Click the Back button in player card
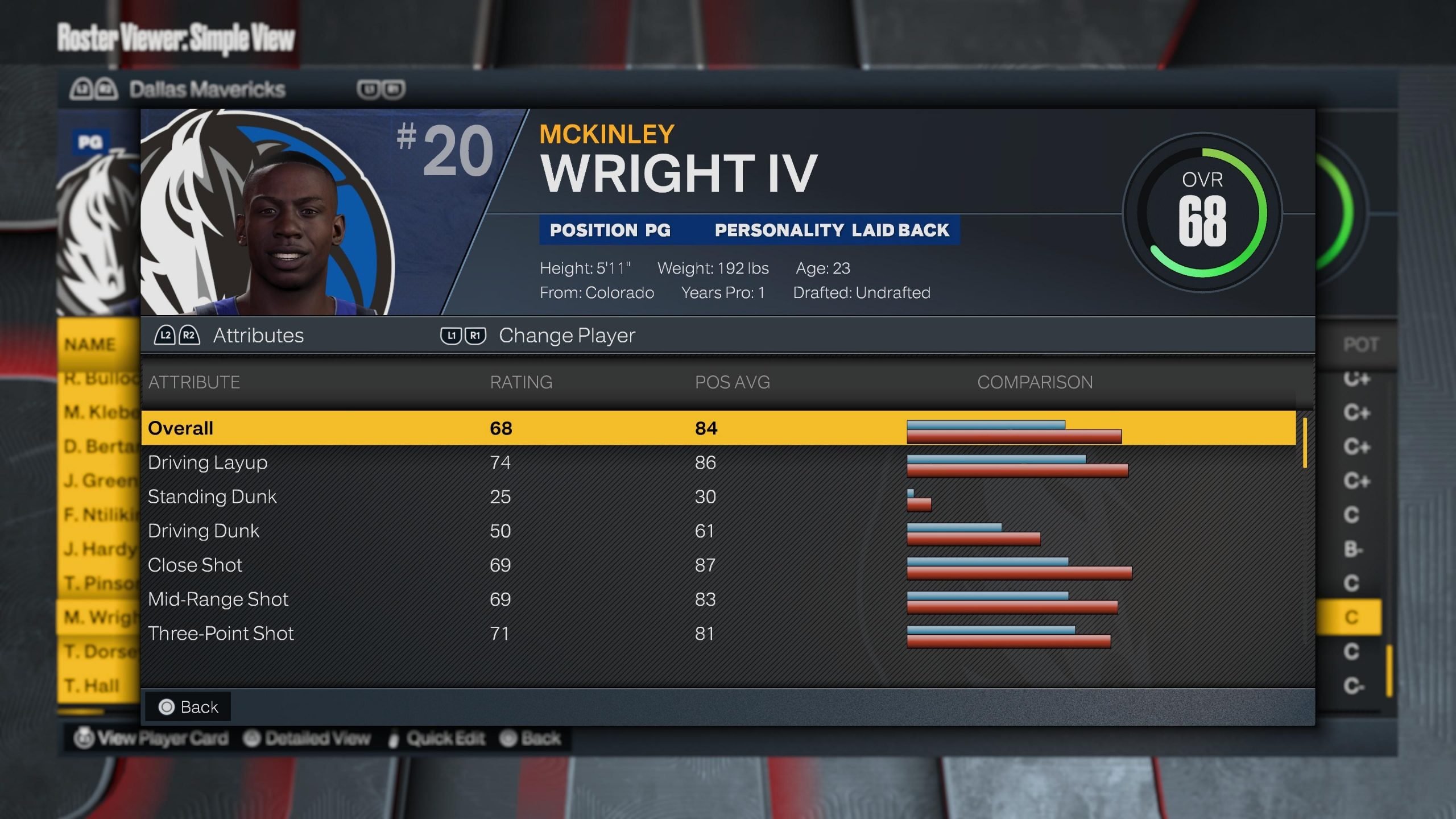 pos(189,707)
